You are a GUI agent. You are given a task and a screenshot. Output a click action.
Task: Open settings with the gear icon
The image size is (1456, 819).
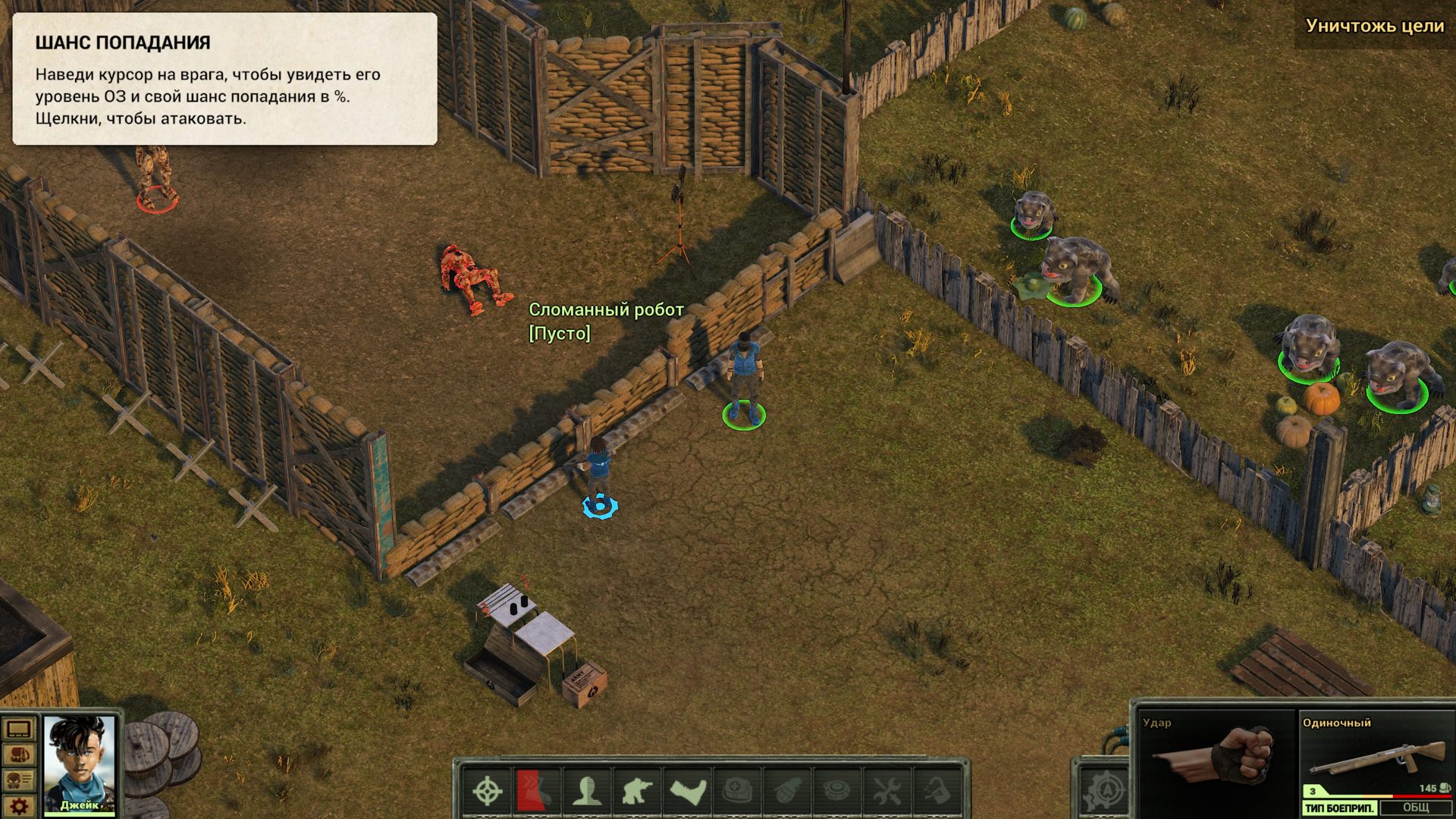click(x=18, y=805)
